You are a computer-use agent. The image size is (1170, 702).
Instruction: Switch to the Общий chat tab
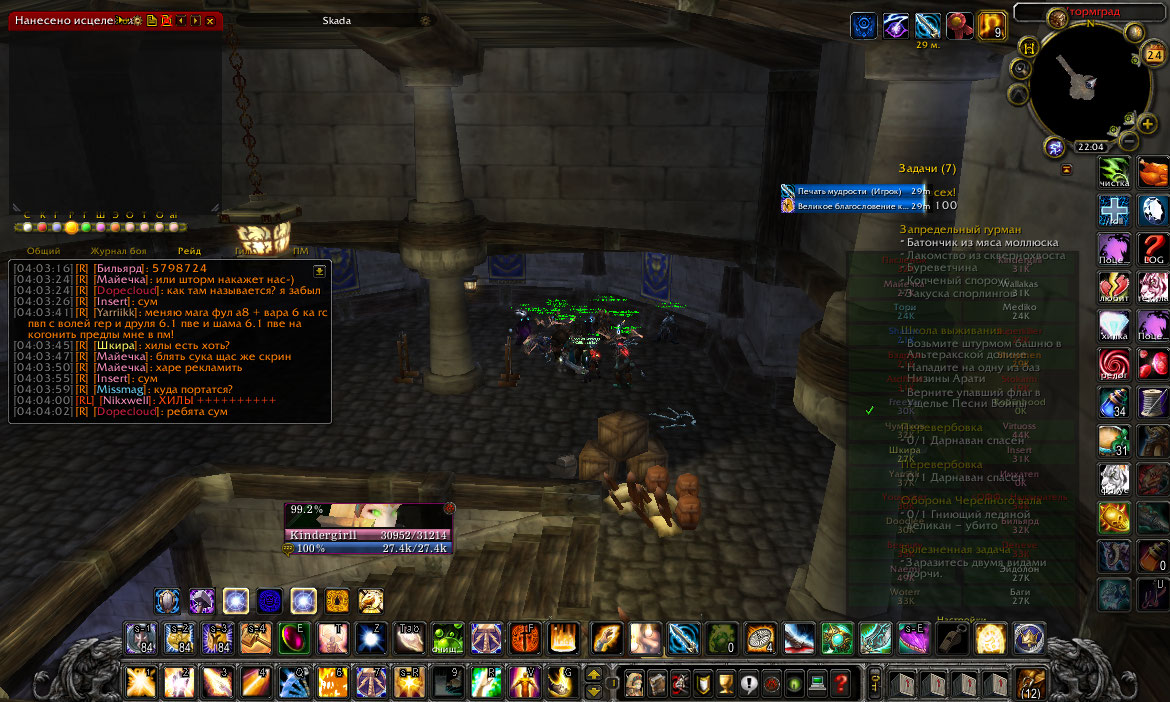(42, 251)
